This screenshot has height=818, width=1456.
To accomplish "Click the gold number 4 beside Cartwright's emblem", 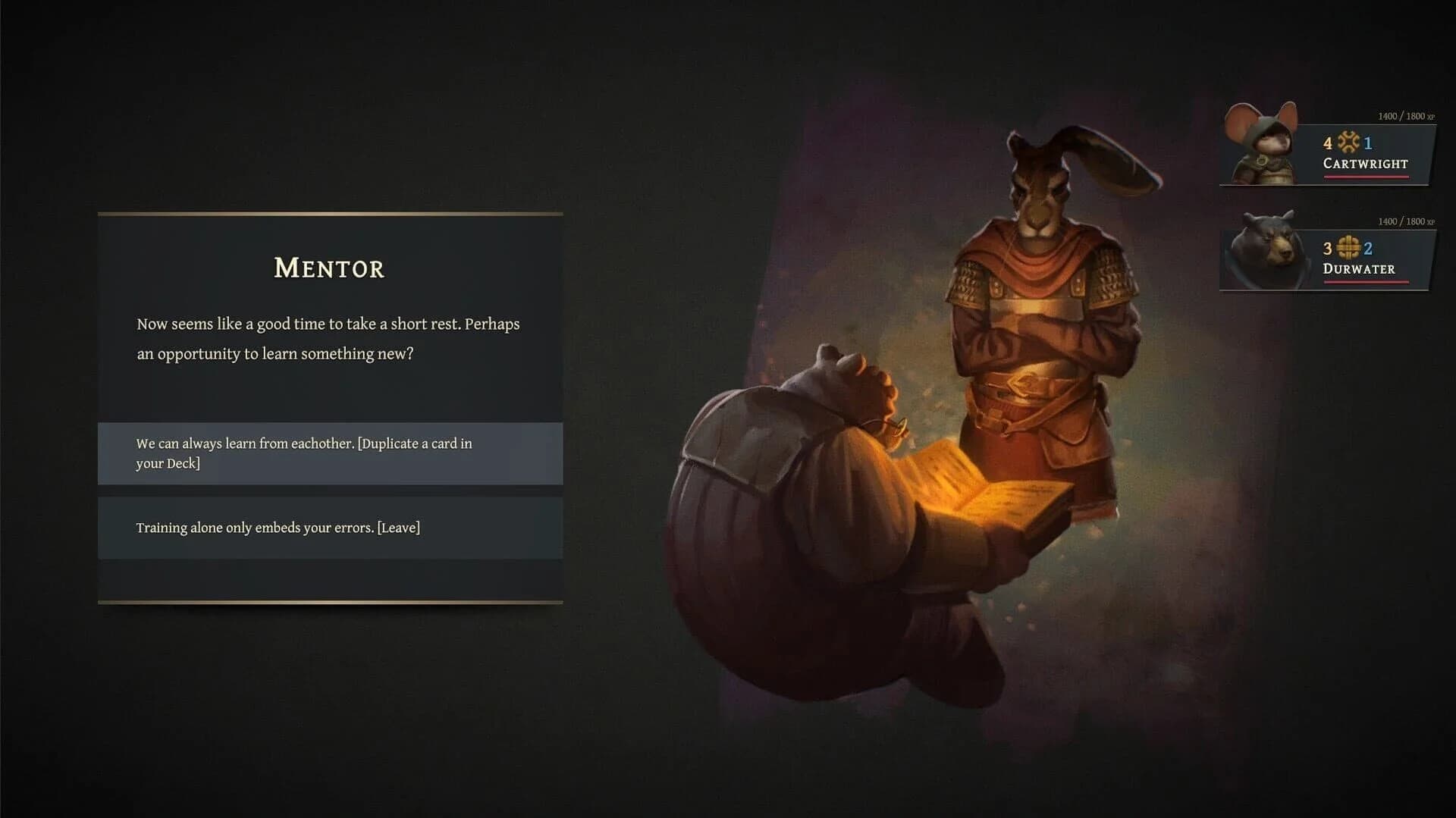I will point(1328,143).
